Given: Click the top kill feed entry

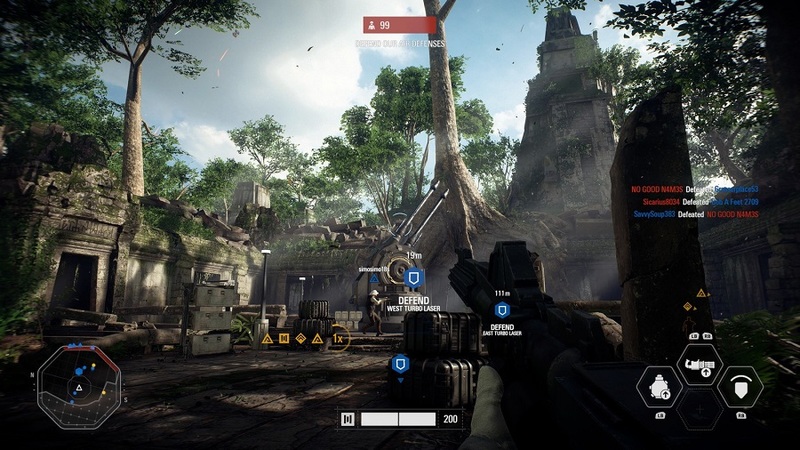Looking at the screenshot, I should click(x=694, y=188).
